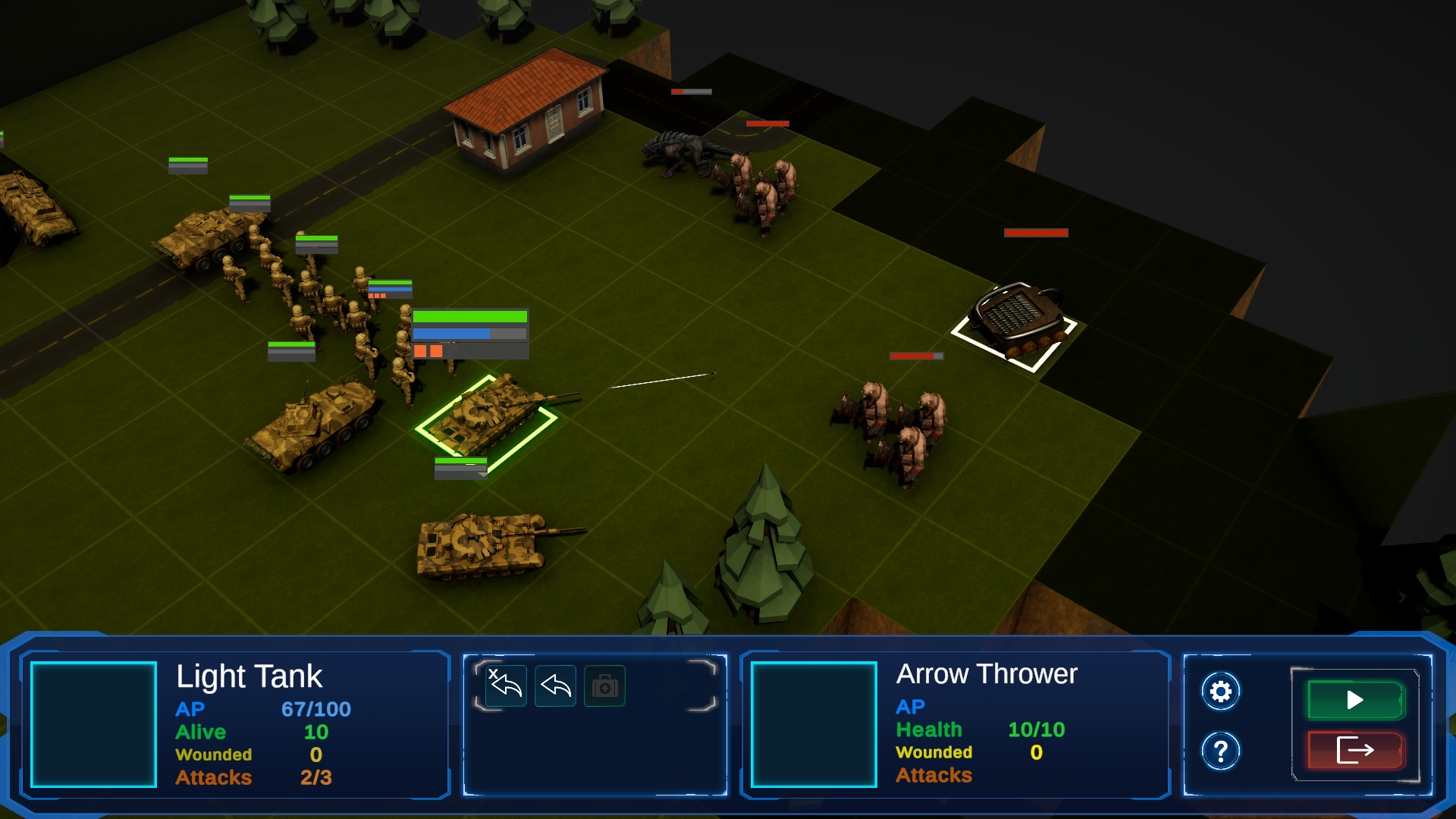Click the green play arrow button
1456x819 pixels.
click(x=1355, y=700)
